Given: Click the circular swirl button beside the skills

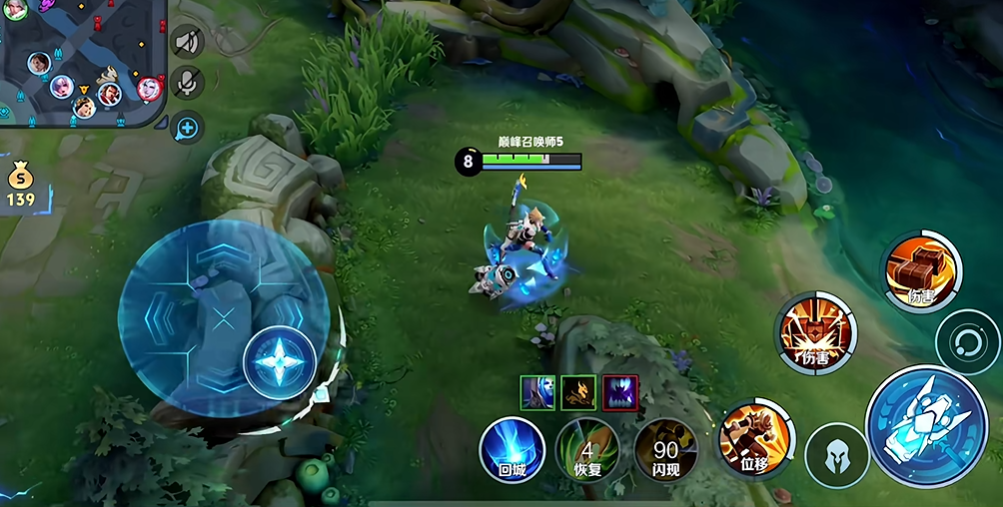Looking at the screenshot, I should click(x=966, y=342).
